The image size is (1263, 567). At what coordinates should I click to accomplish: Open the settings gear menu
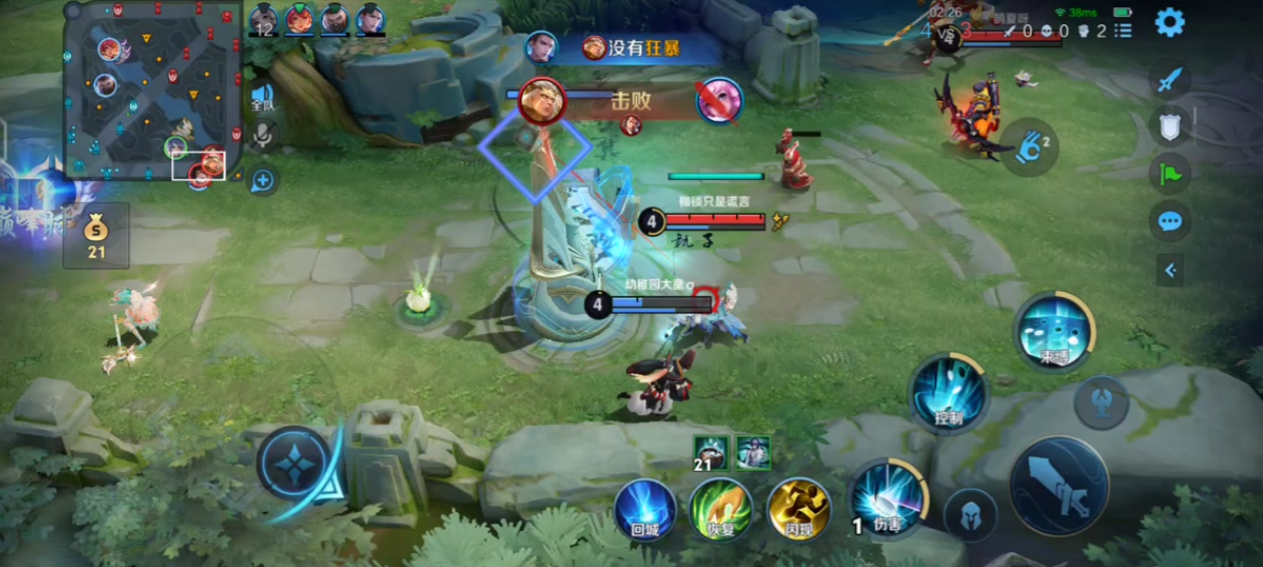click(x=1169, y=22)
